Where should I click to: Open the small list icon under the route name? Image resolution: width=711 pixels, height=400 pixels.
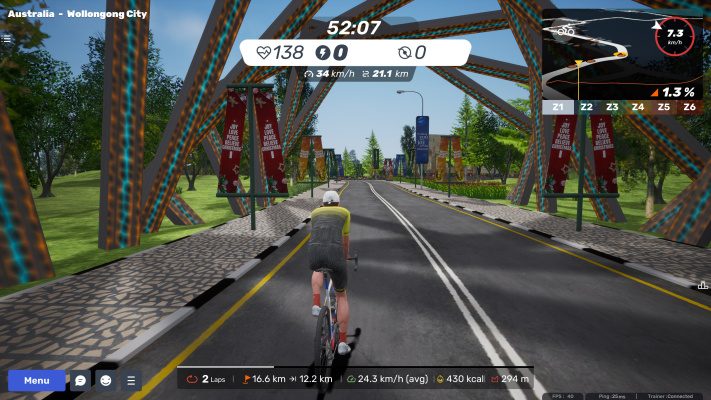click(x=7, y=39)
